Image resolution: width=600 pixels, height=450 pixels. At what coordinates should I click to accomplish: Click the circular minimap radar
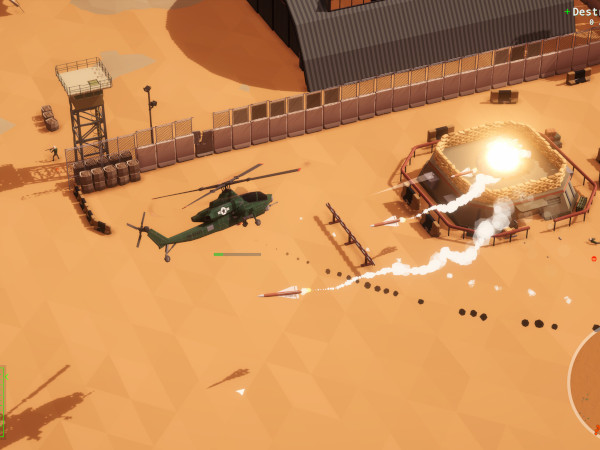pos(588,384)
